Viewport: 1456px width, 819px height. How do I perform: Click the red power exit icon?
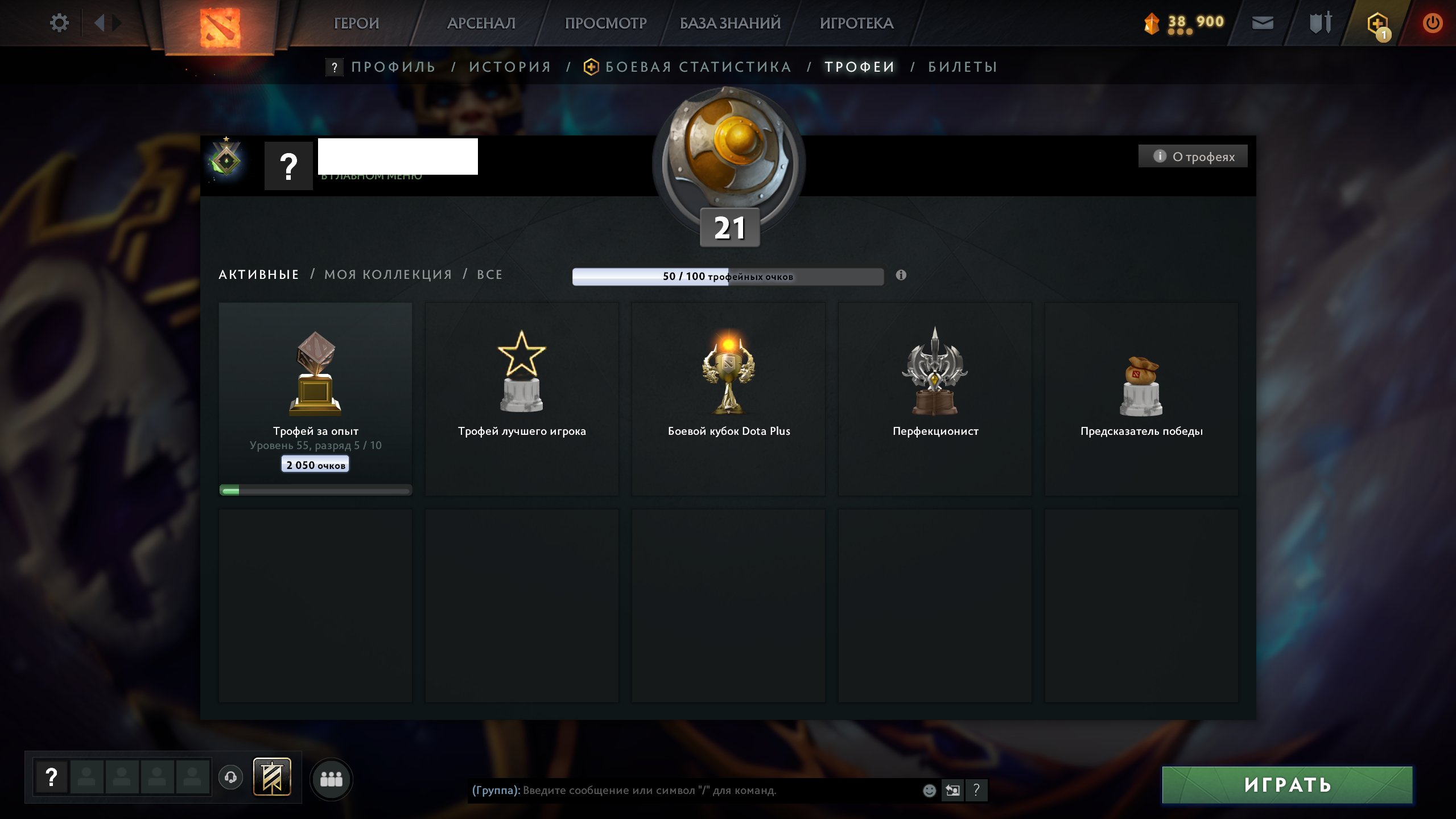click(x=1432, y=22)
